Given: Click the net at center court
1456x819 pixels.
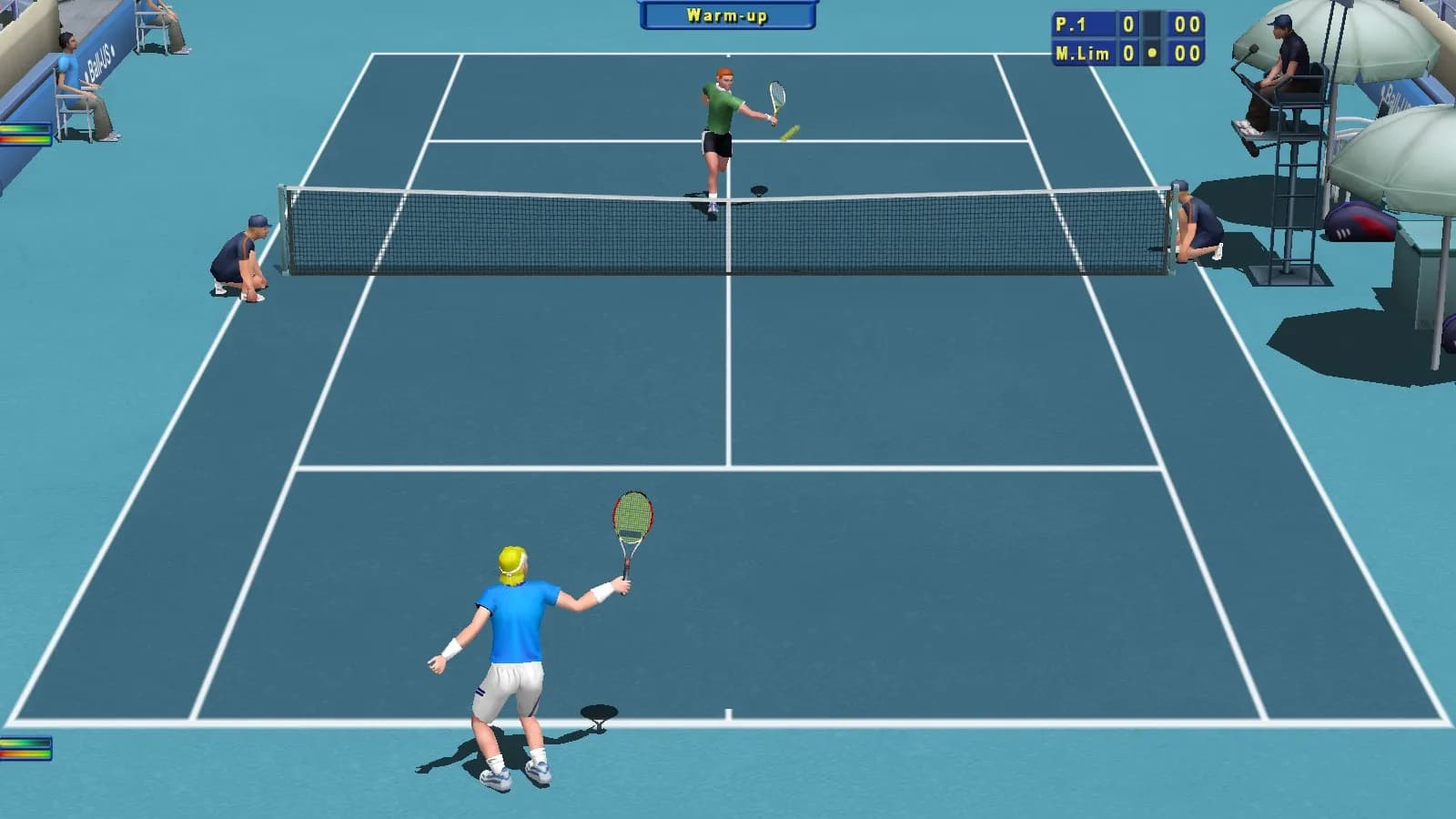Looking at the screenshot, I should pyautogui.click(x=728, y=227).
